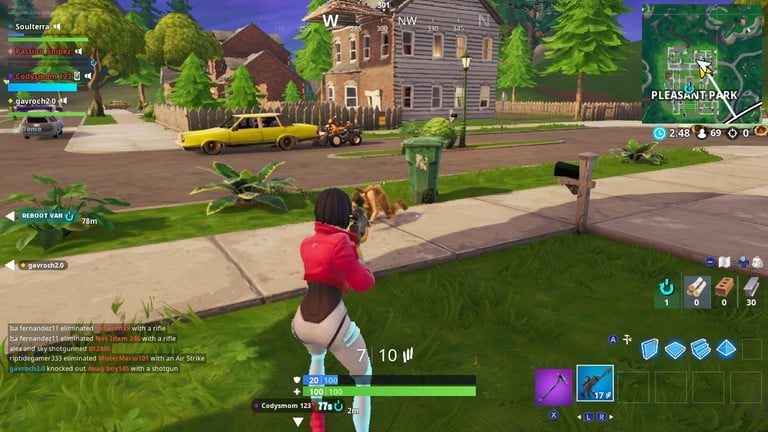Choose the pyramid roof building piece
This screenshot has height=432, width=768.
(x=726, y=349)
